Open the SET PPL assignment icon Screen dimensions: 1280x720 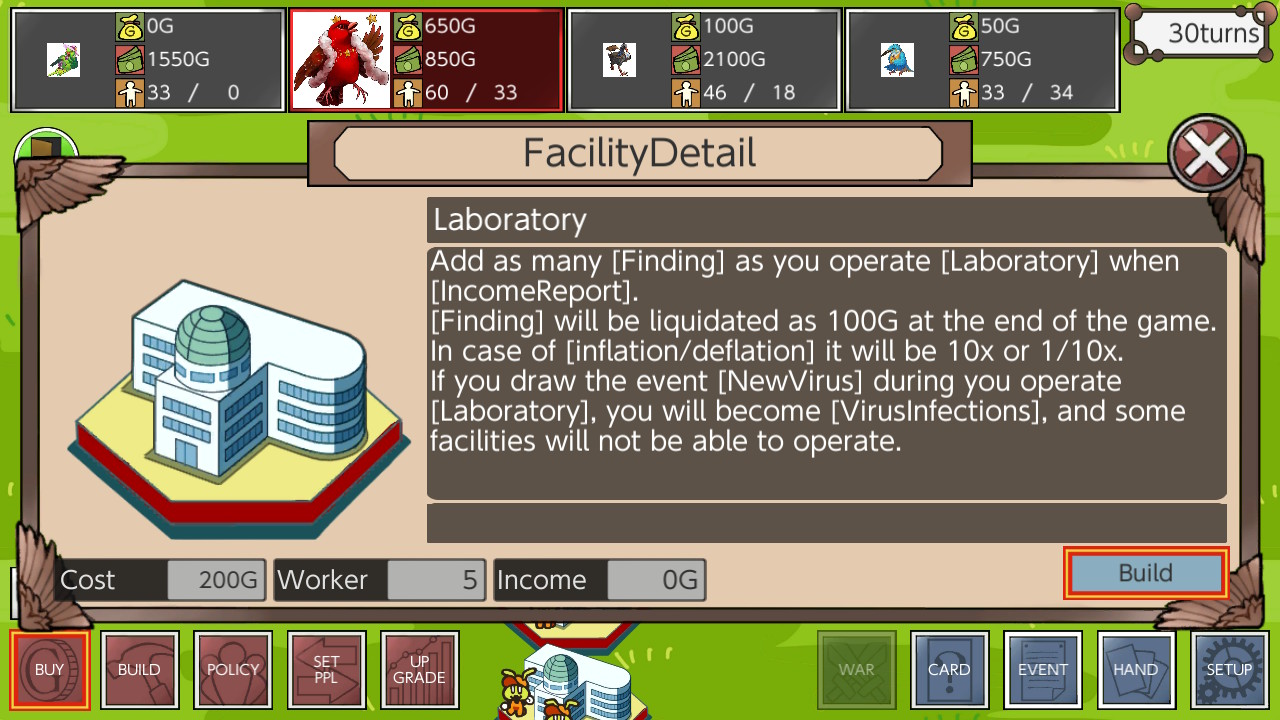(327, 669)
